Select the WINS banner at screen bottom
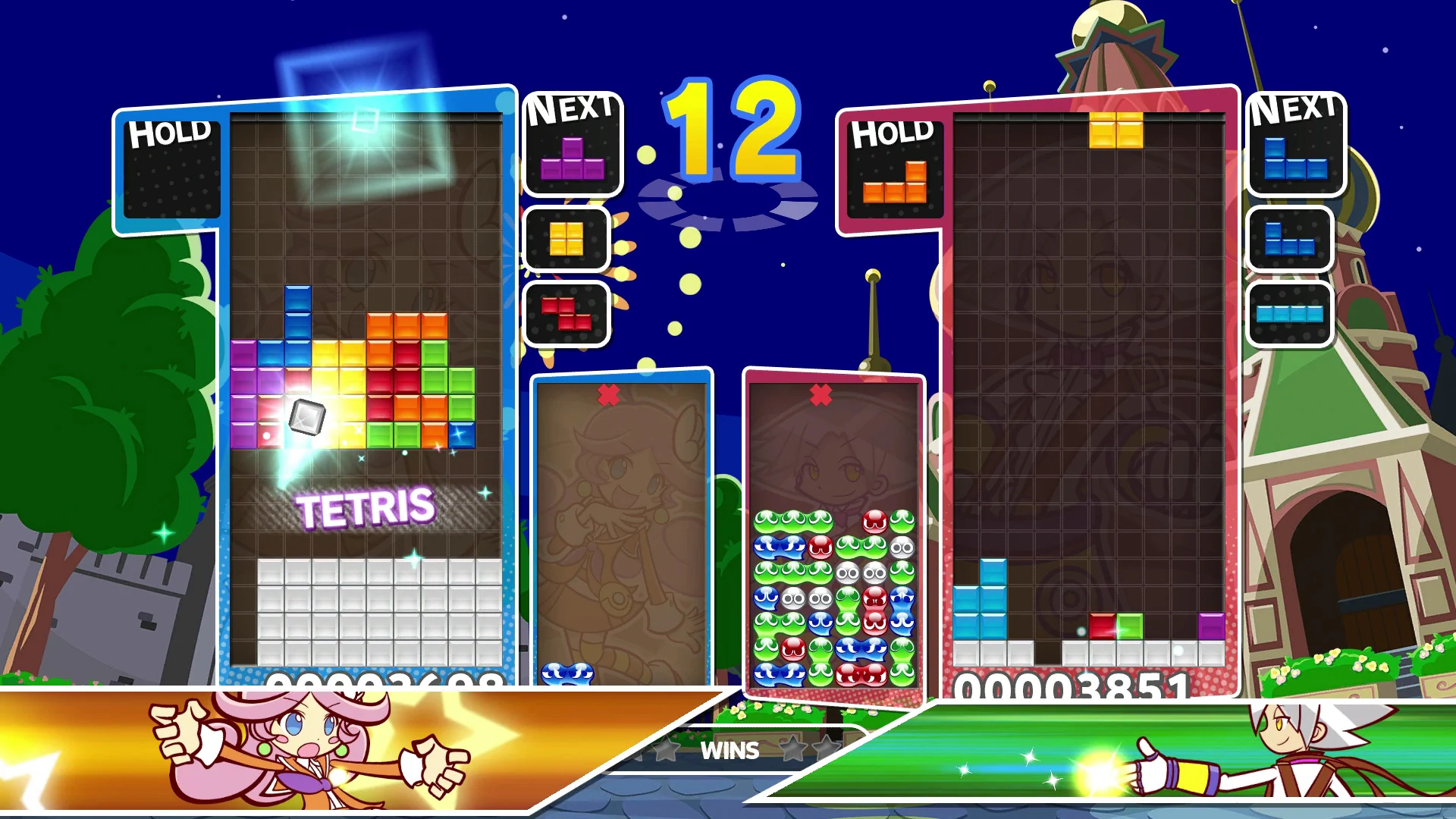 click(732, 752)
